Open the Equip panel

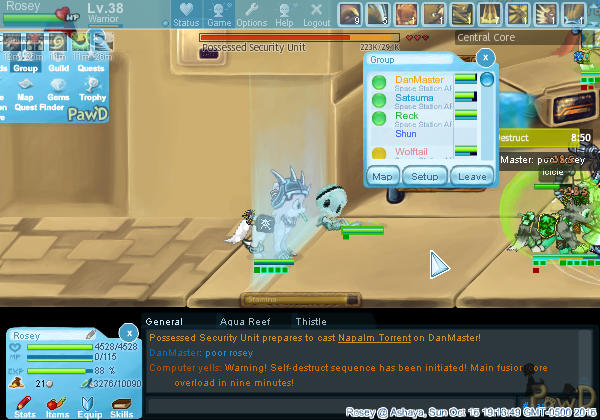click(x=89, y=405)
